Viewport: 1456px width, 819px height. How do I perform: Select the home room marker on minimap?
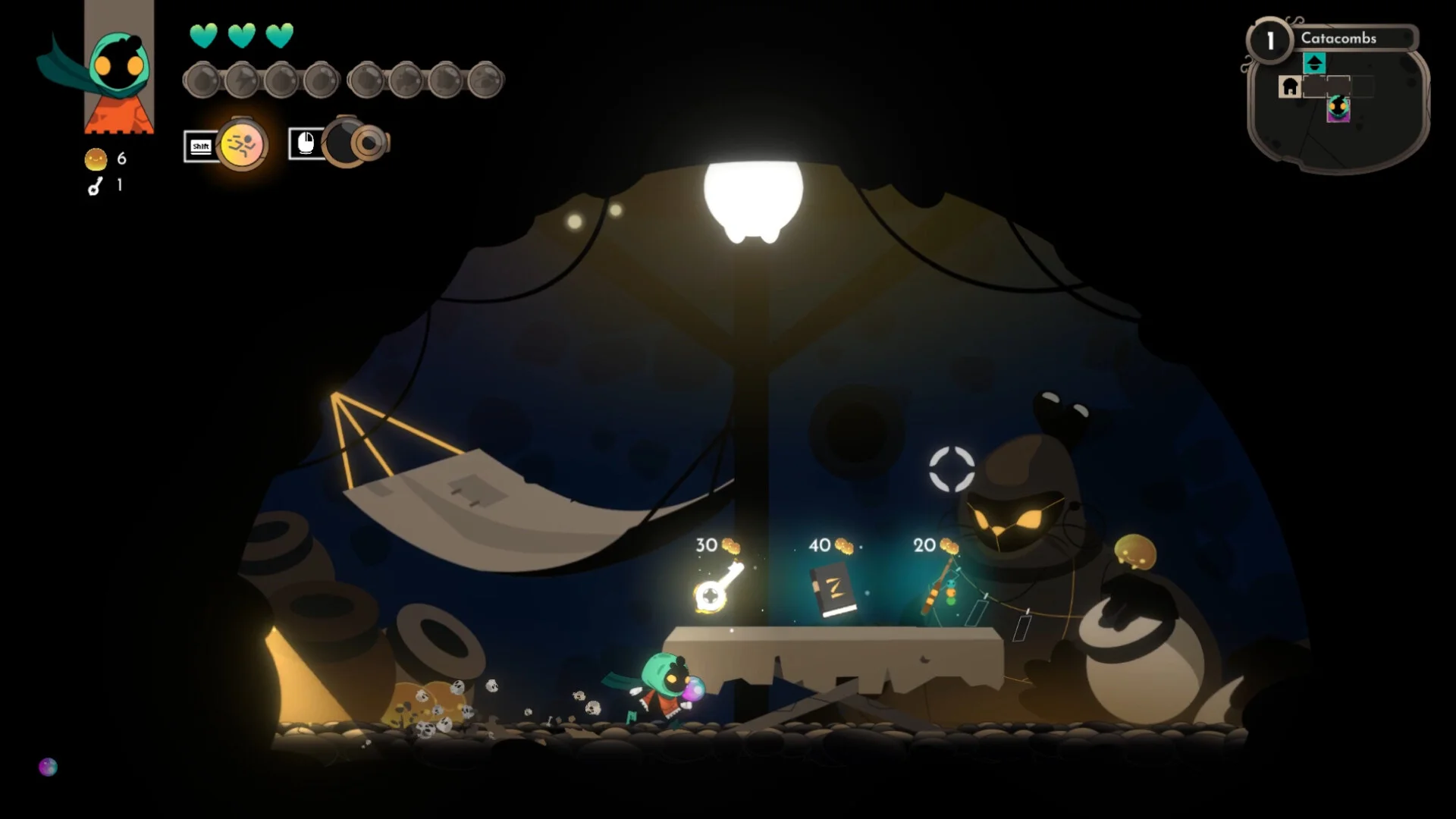coord(1289,87)
